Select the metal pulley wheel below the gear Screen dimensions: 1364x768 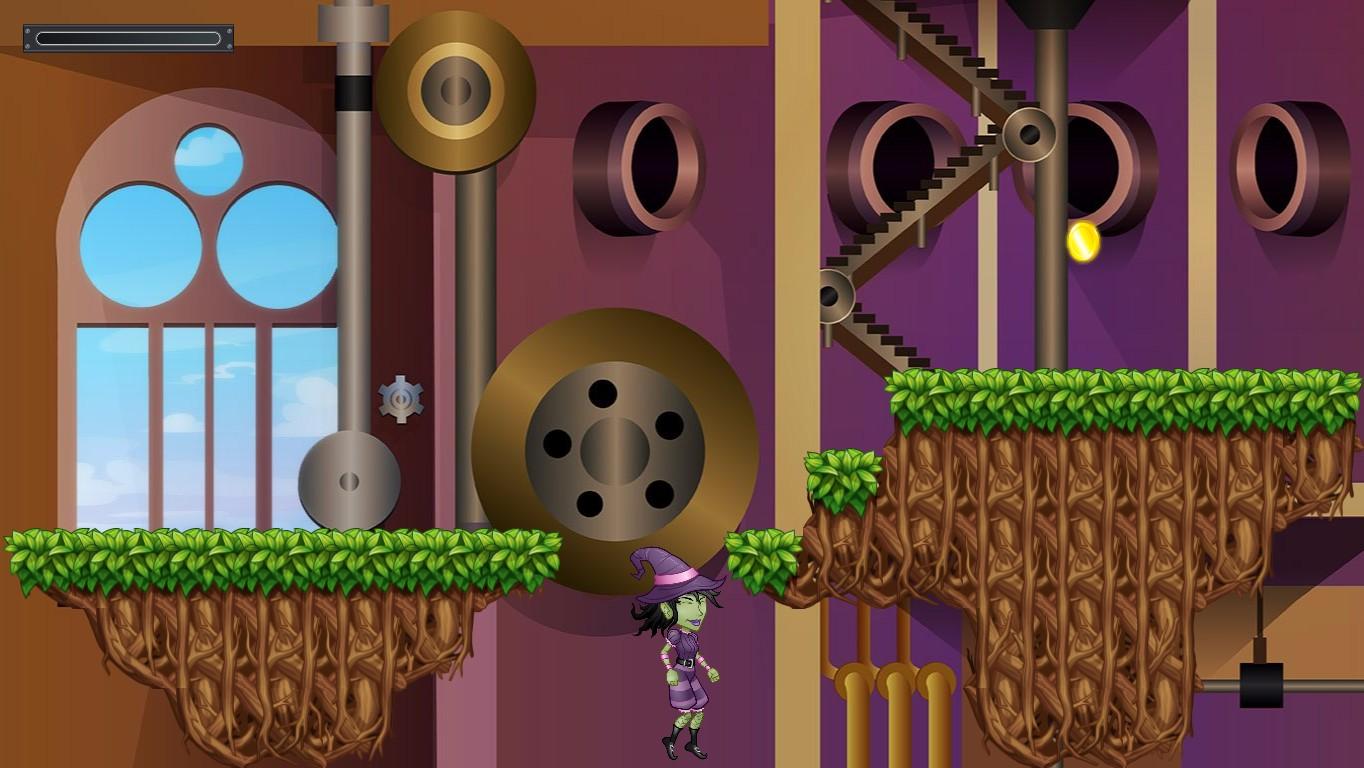point(351,480)
